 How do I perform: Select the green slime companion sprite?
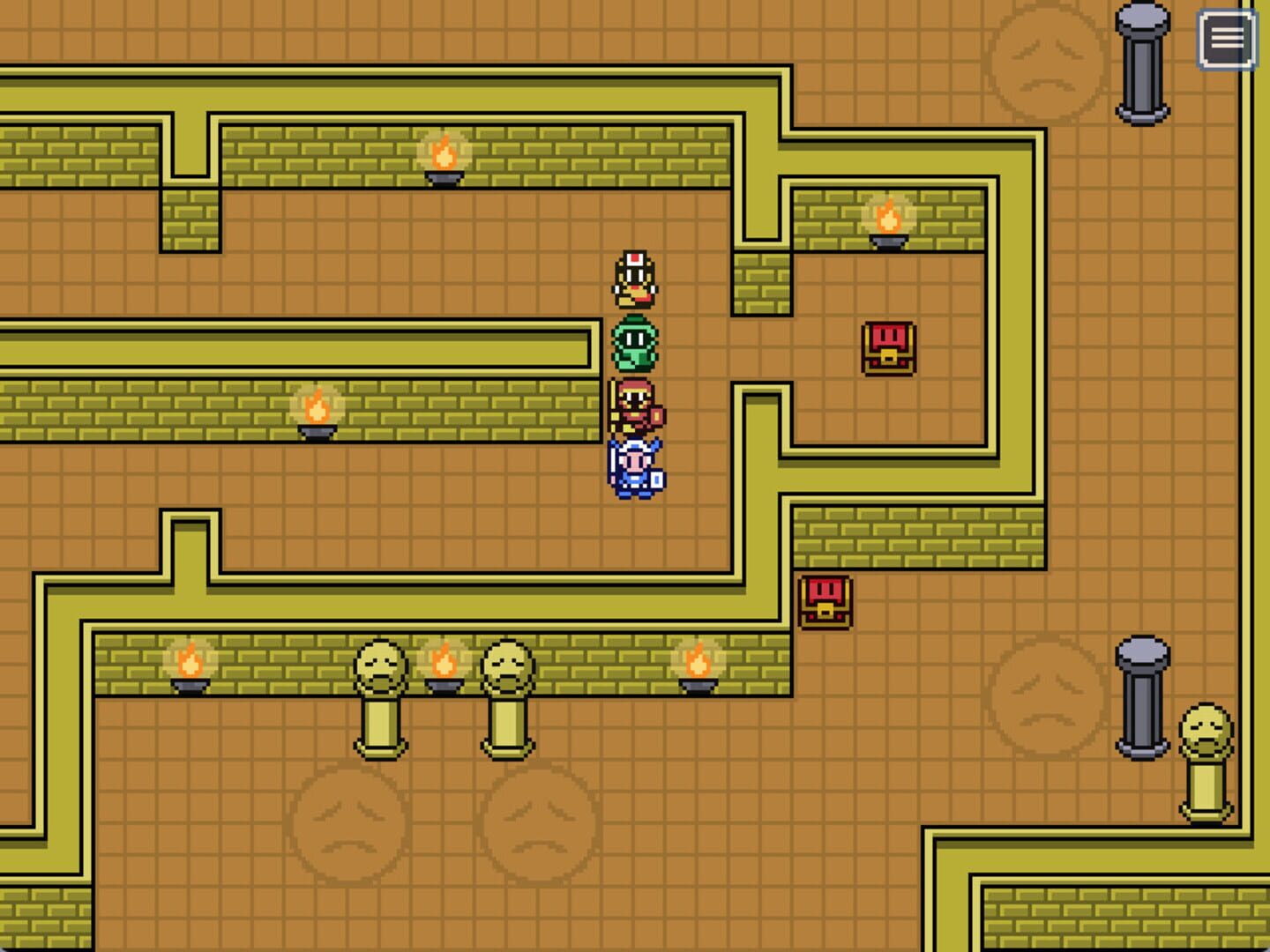[637, 344]
